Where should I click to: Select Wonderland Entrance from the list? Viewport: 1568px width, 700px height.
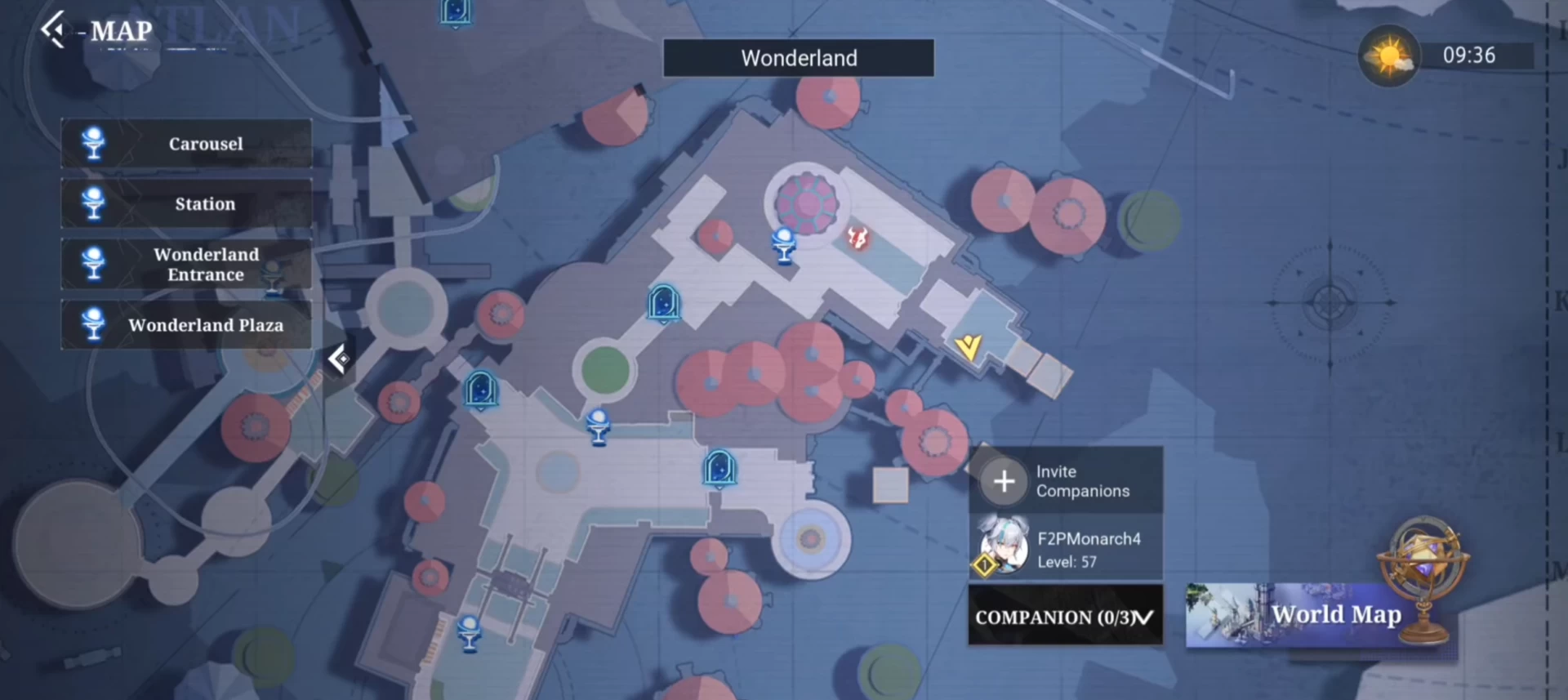pyautogui.click(x=186, y=265)
